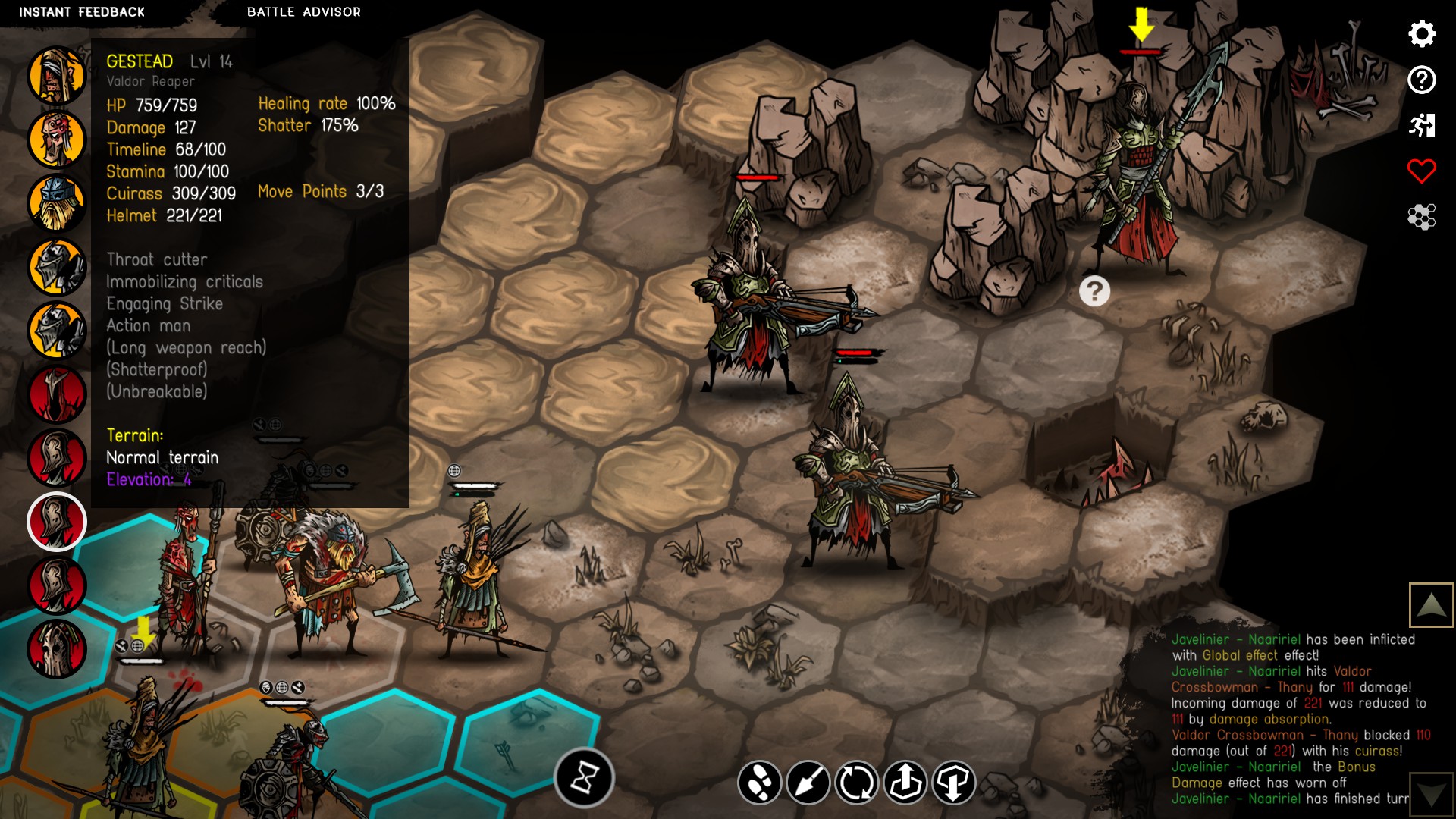1456x819 pixels.
Task: Open the settings gear in the top right
Action: tap(1423, 34)
